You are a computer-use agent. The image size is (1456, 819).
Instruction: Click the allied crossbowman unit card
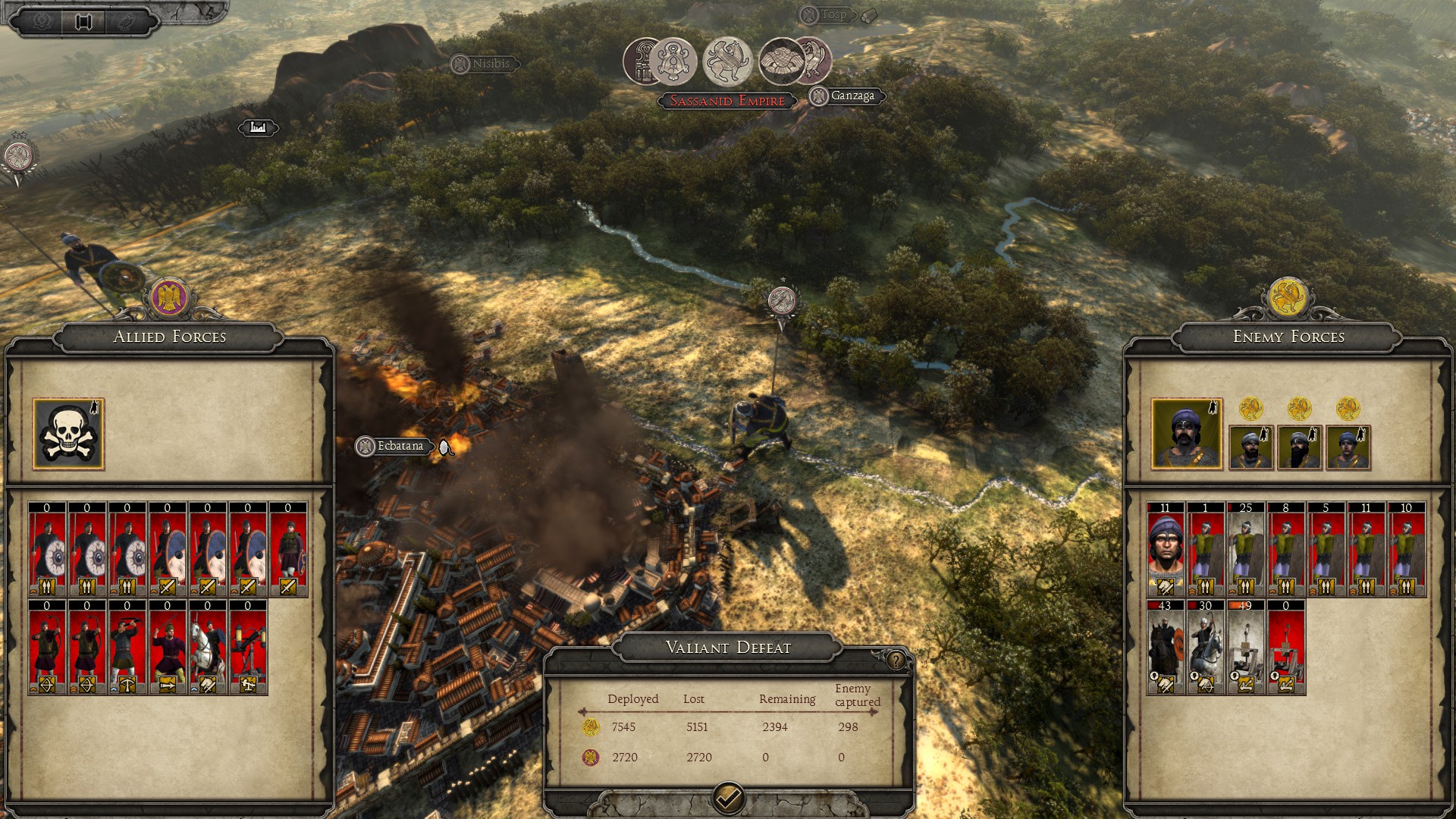127,647
